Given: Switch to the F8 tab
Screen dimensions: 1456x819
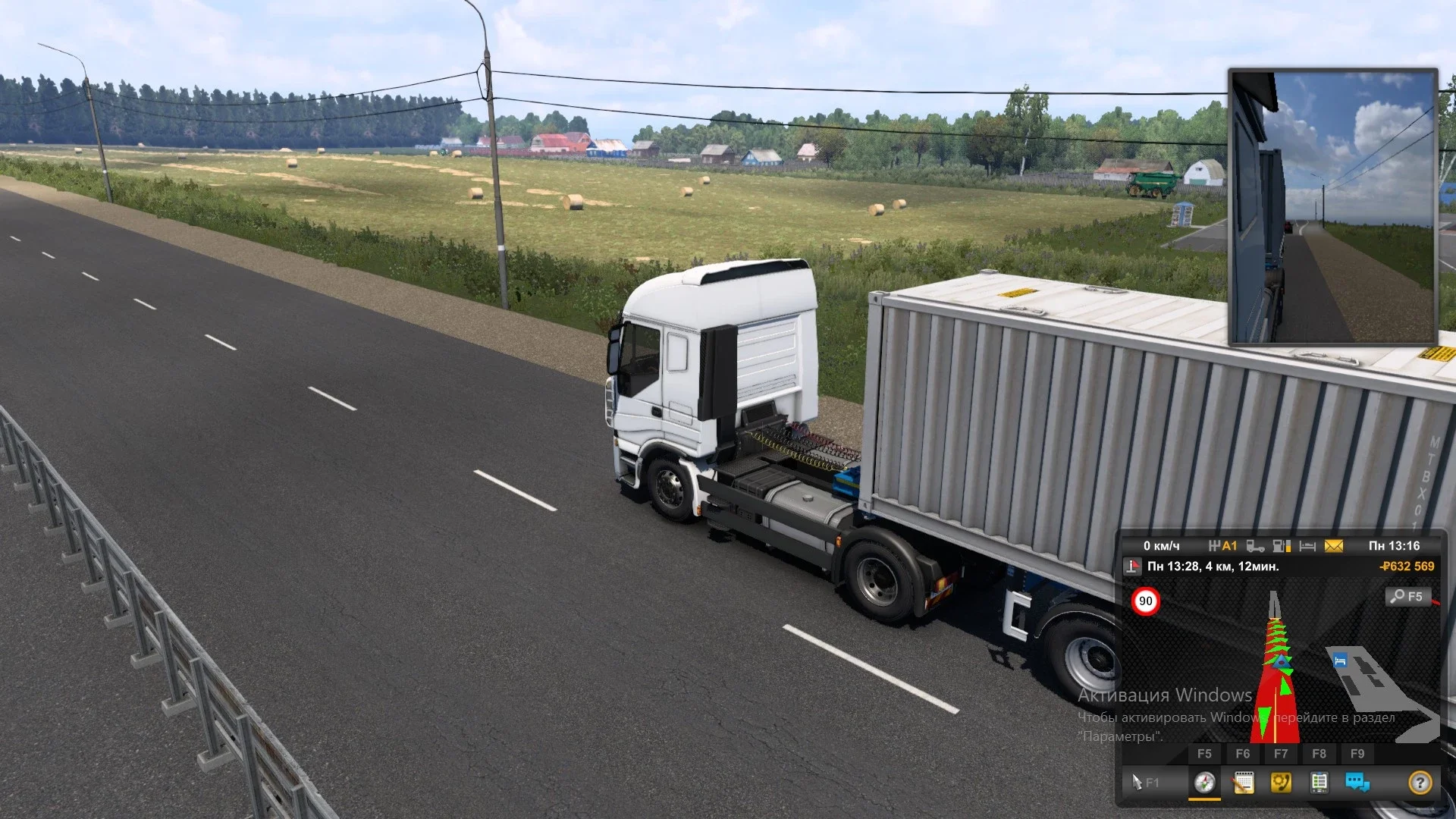Looking at the screenshot, I should pyautogui.click(x=1318, y=753).
